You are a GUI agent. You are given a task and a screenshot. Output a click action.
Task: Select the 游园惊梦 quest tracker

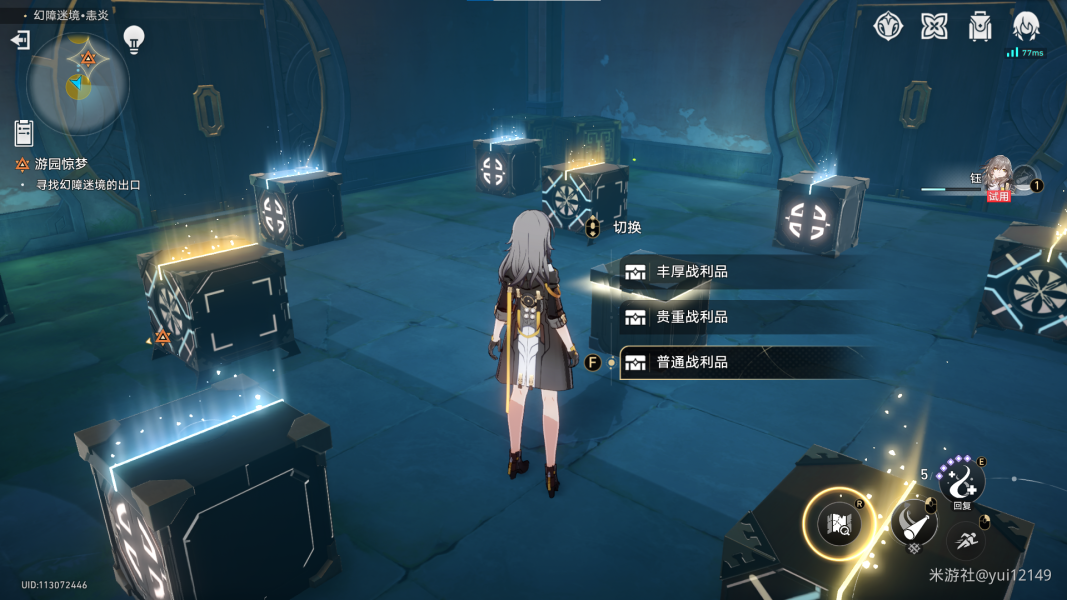[x=60, y=164]
